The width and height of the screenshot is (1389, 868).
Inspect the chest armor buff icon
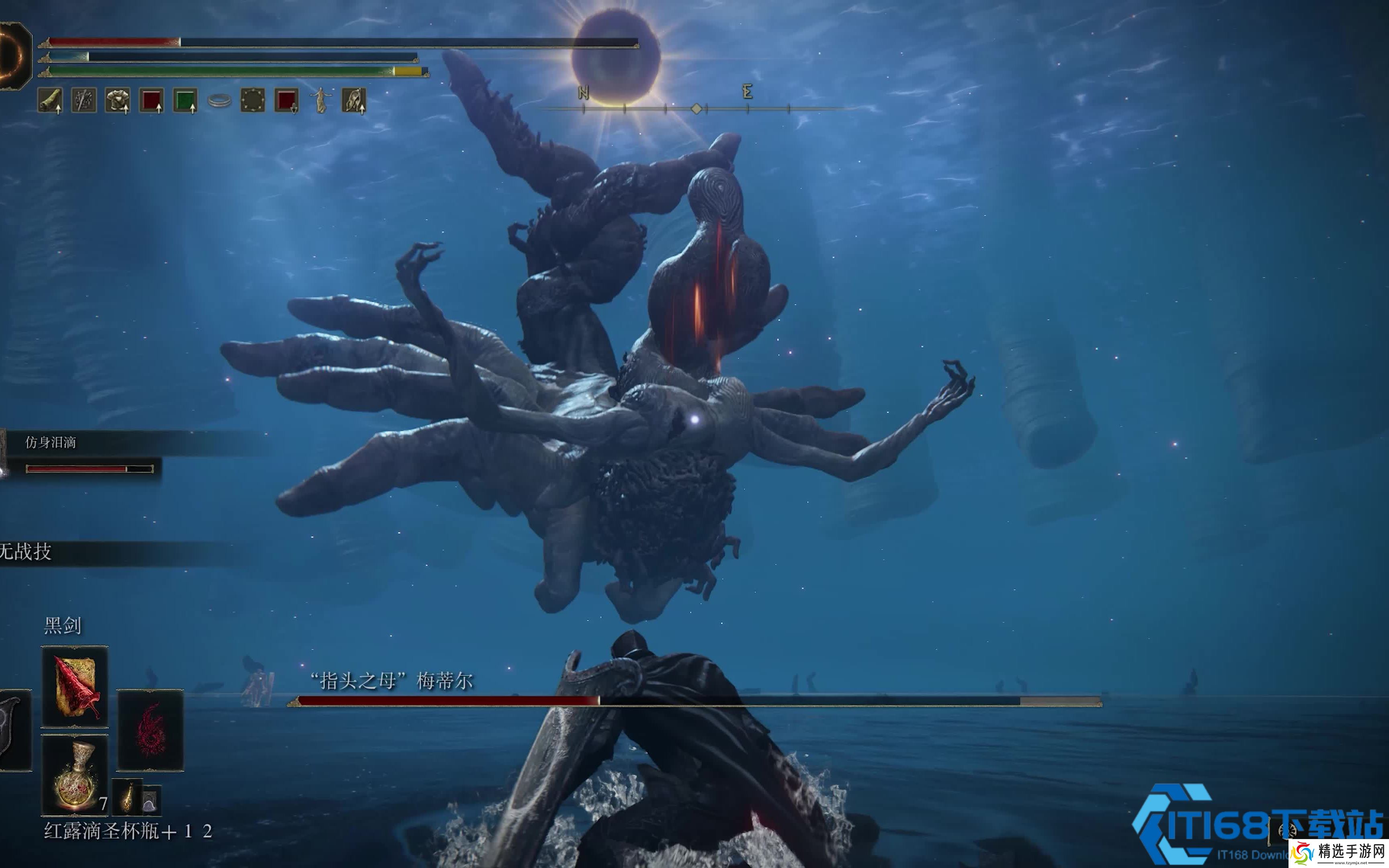click(118, 100)
